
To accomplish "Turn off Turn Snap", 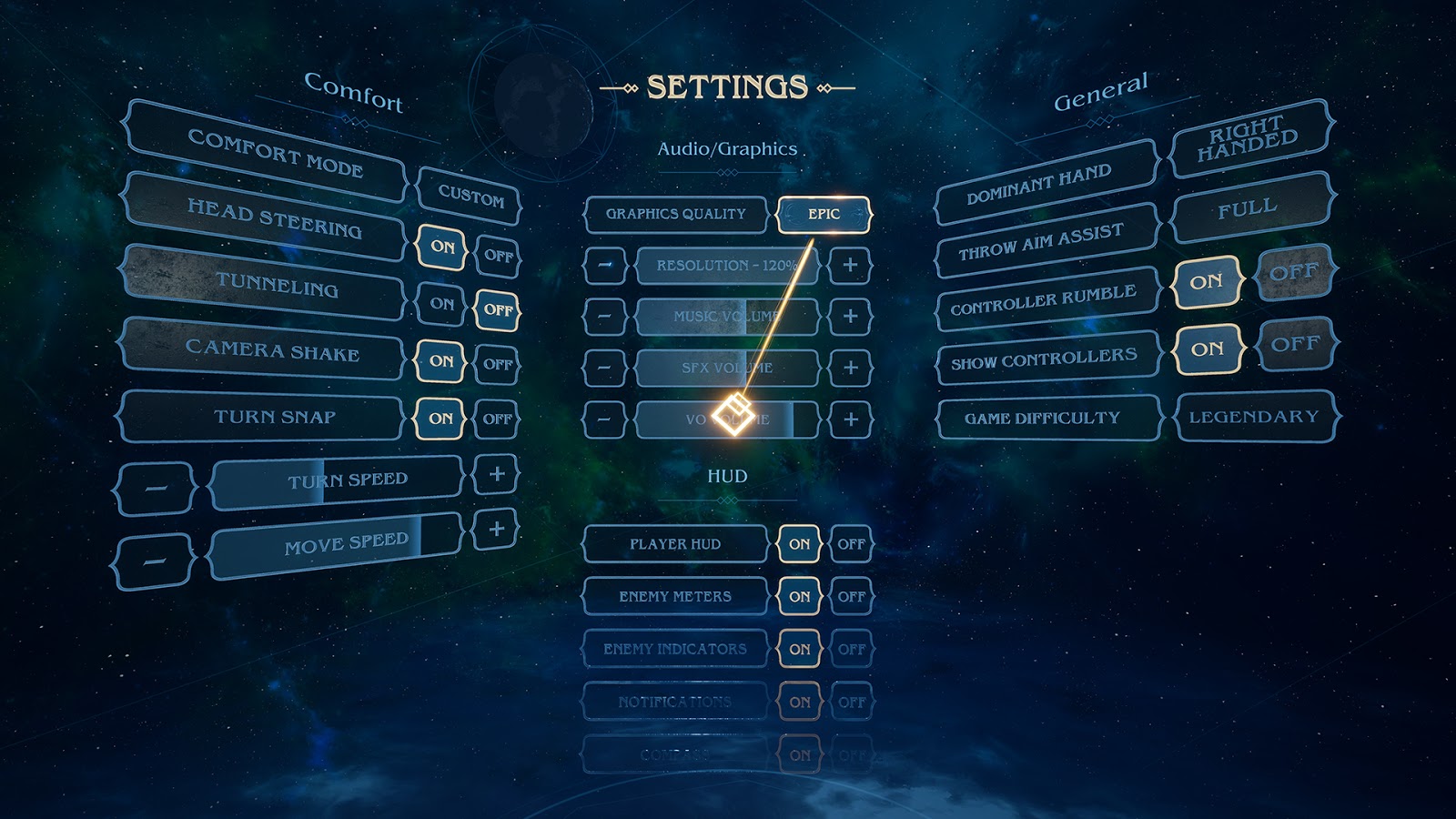I will (x=499, y=418).
